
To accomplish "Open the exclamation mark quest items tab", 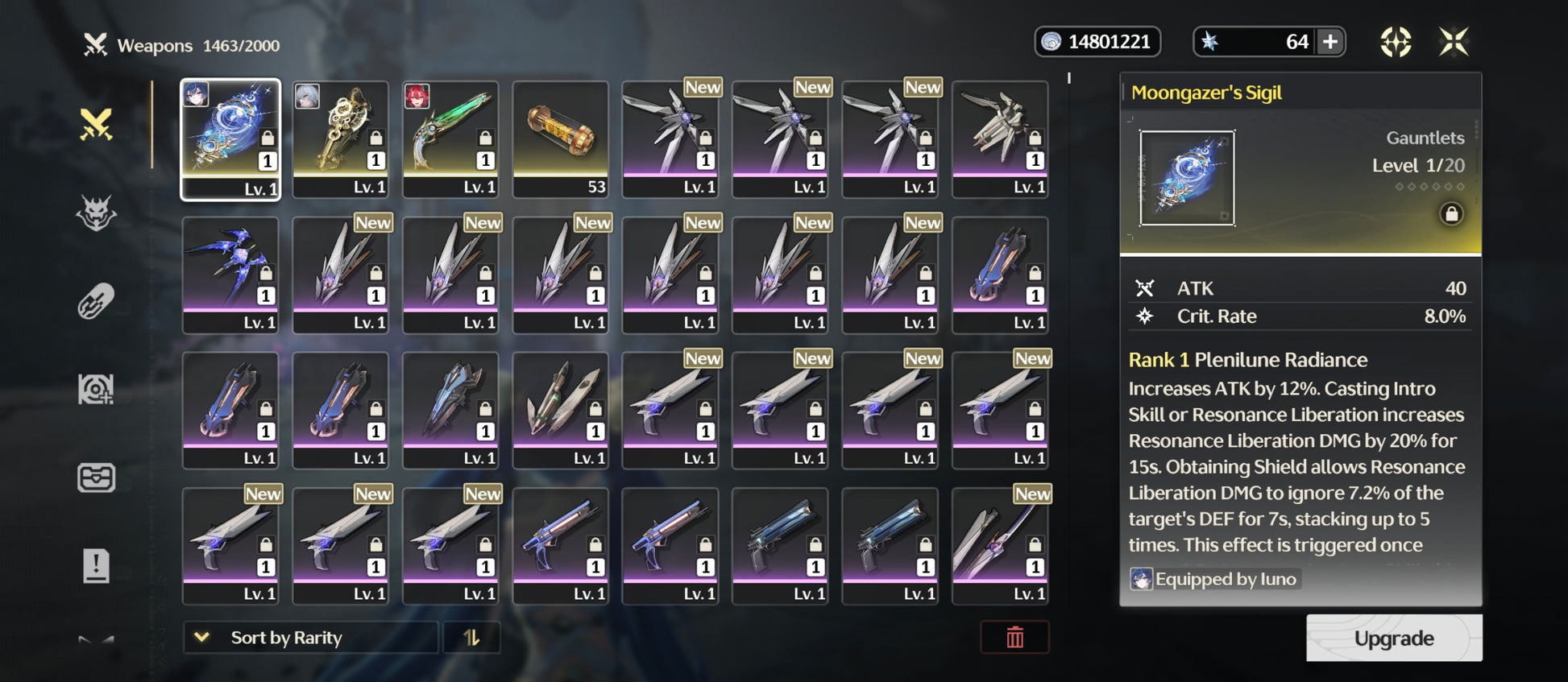I will (96, 565).
